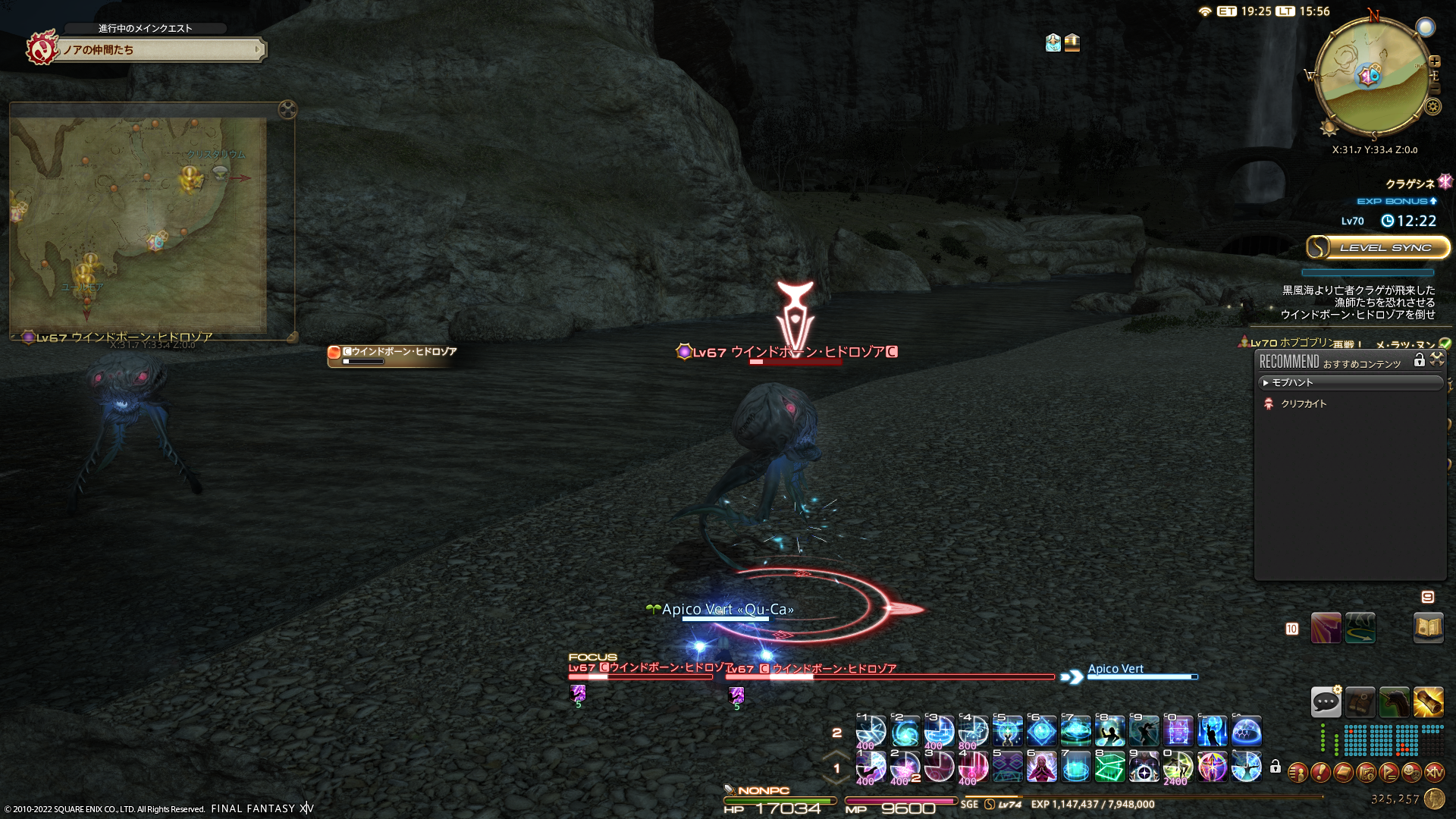Use the glowing golden scroll icon
1456x819 pixels.
pyautogui.click(x=1428, y=702)
